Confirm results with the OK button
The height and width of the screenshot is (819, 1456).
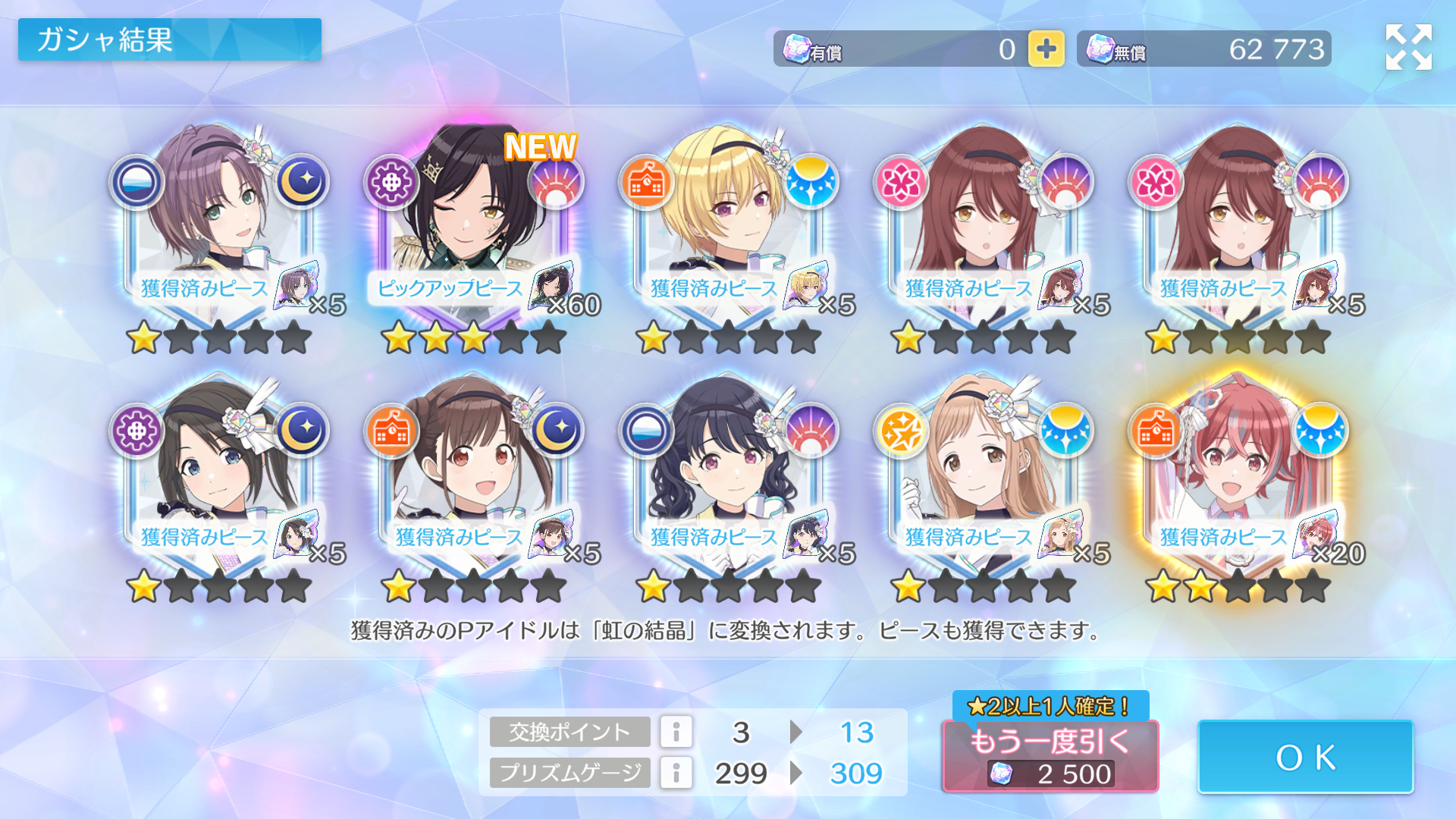pos(1305,757)
